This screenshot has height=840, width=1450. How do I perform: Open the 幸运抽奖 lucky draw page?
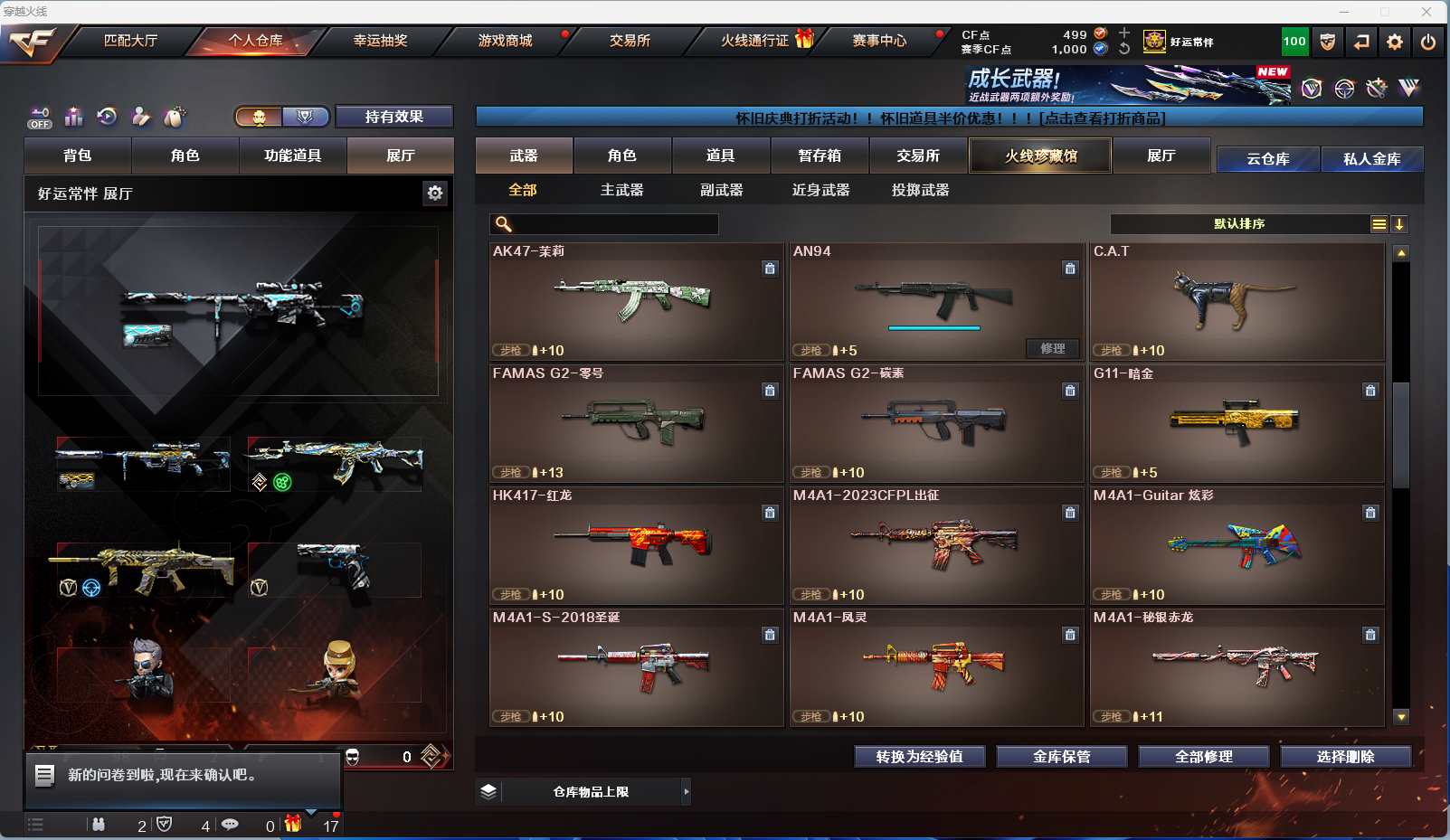[380, 41]
